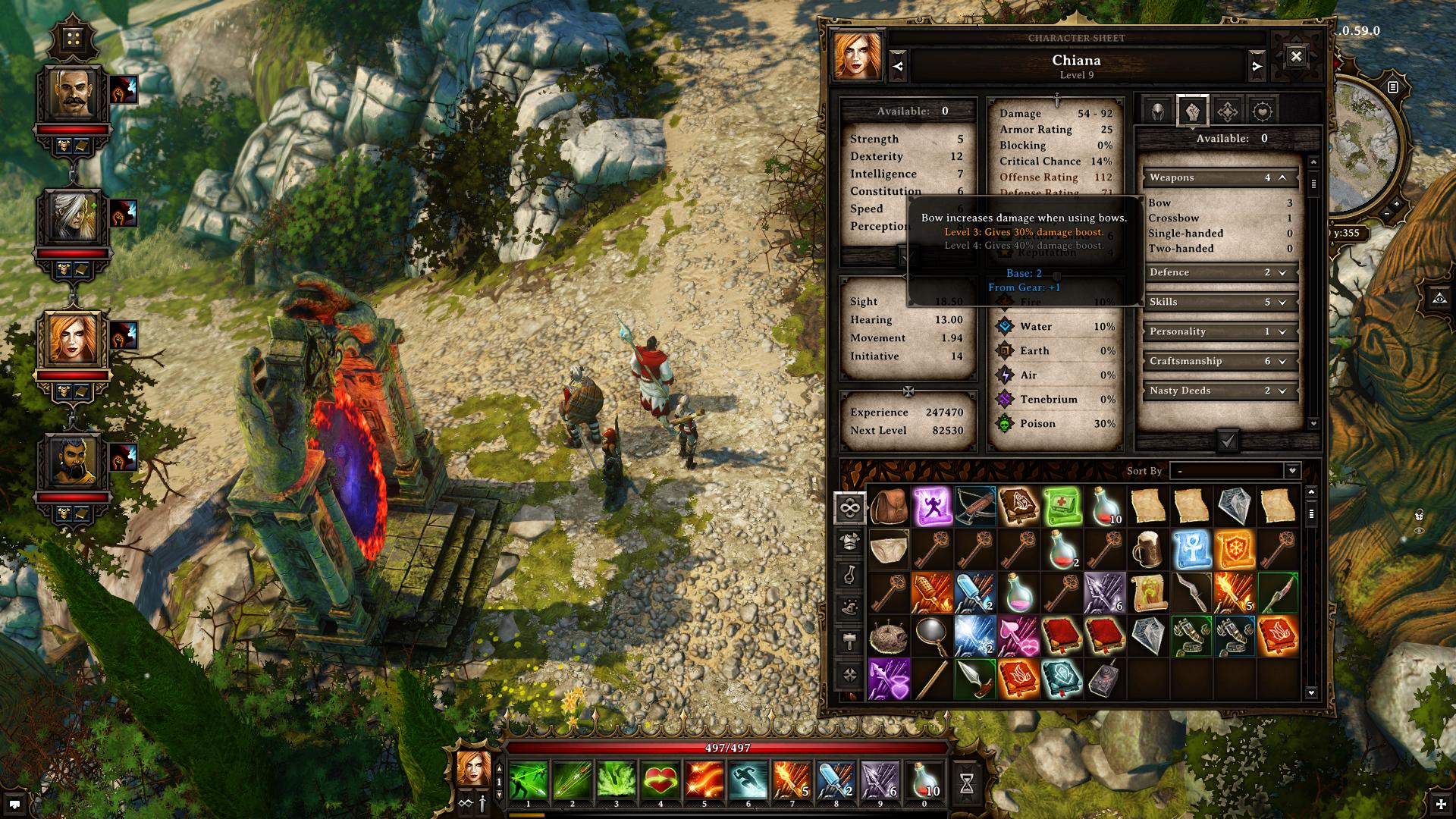Open the top-left dice menu button

74,39
